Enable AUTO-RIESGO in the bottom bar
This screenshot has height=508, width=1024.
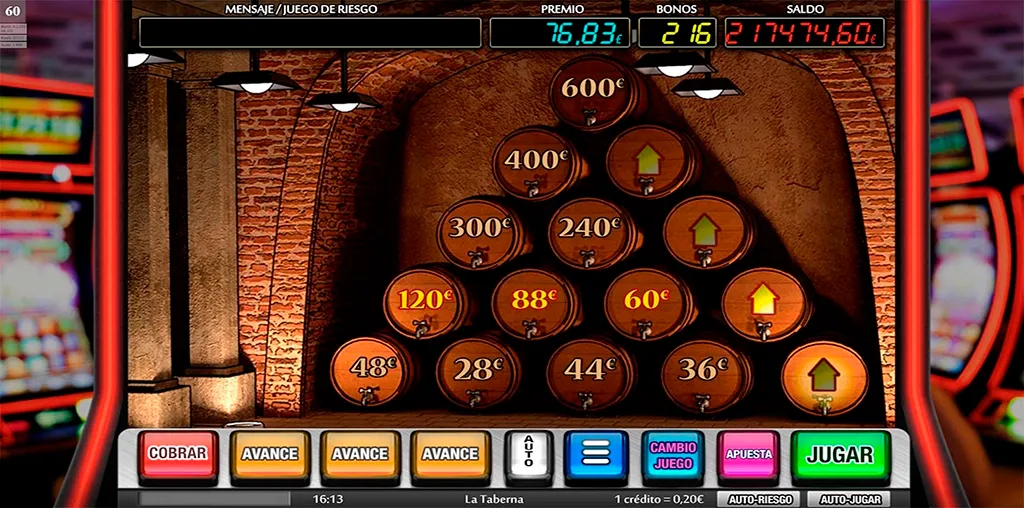(x=757, y=499)
